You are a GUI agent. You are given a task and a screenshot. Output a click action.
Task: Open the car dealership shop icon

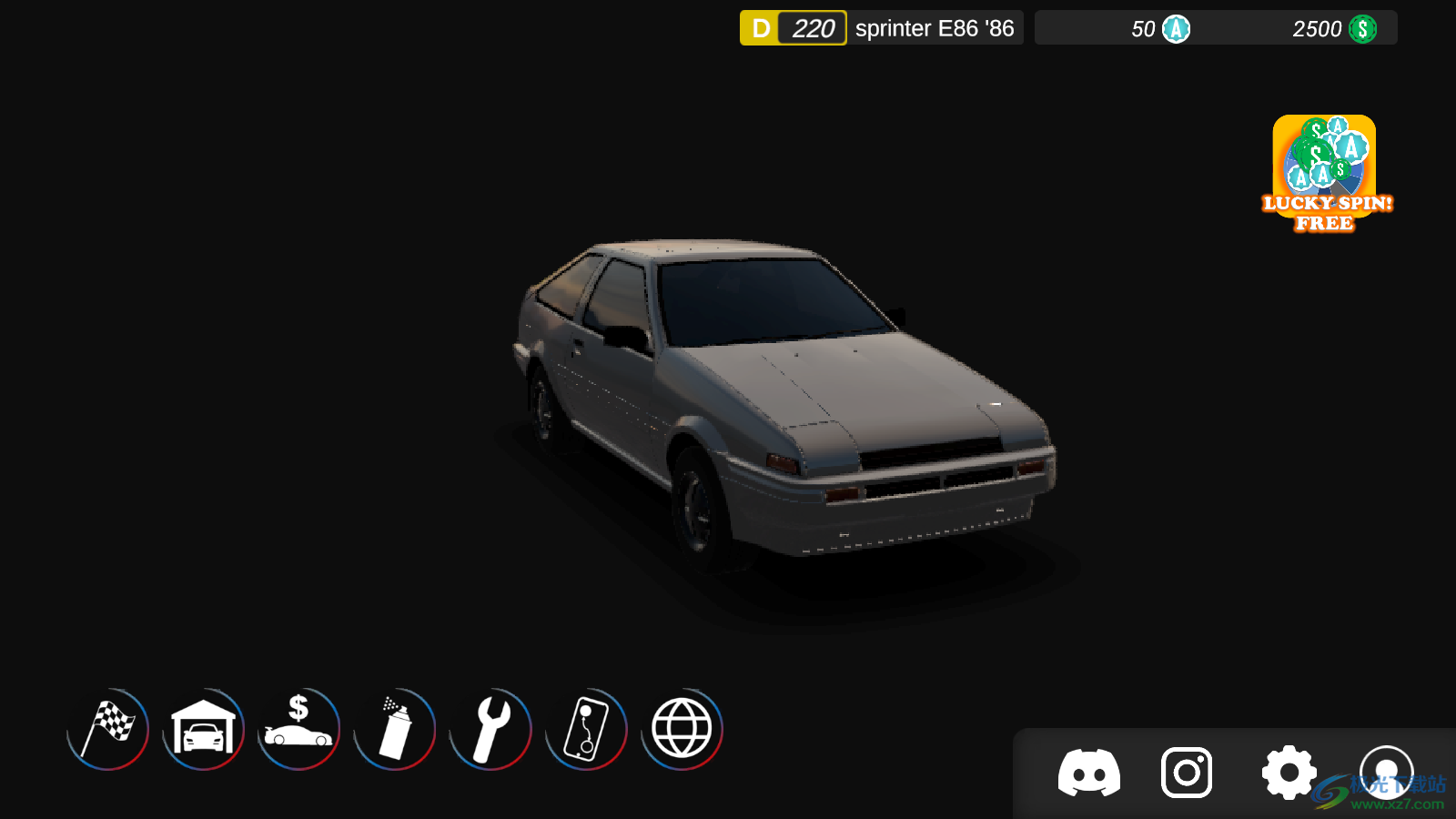click(x=298, y=729)
